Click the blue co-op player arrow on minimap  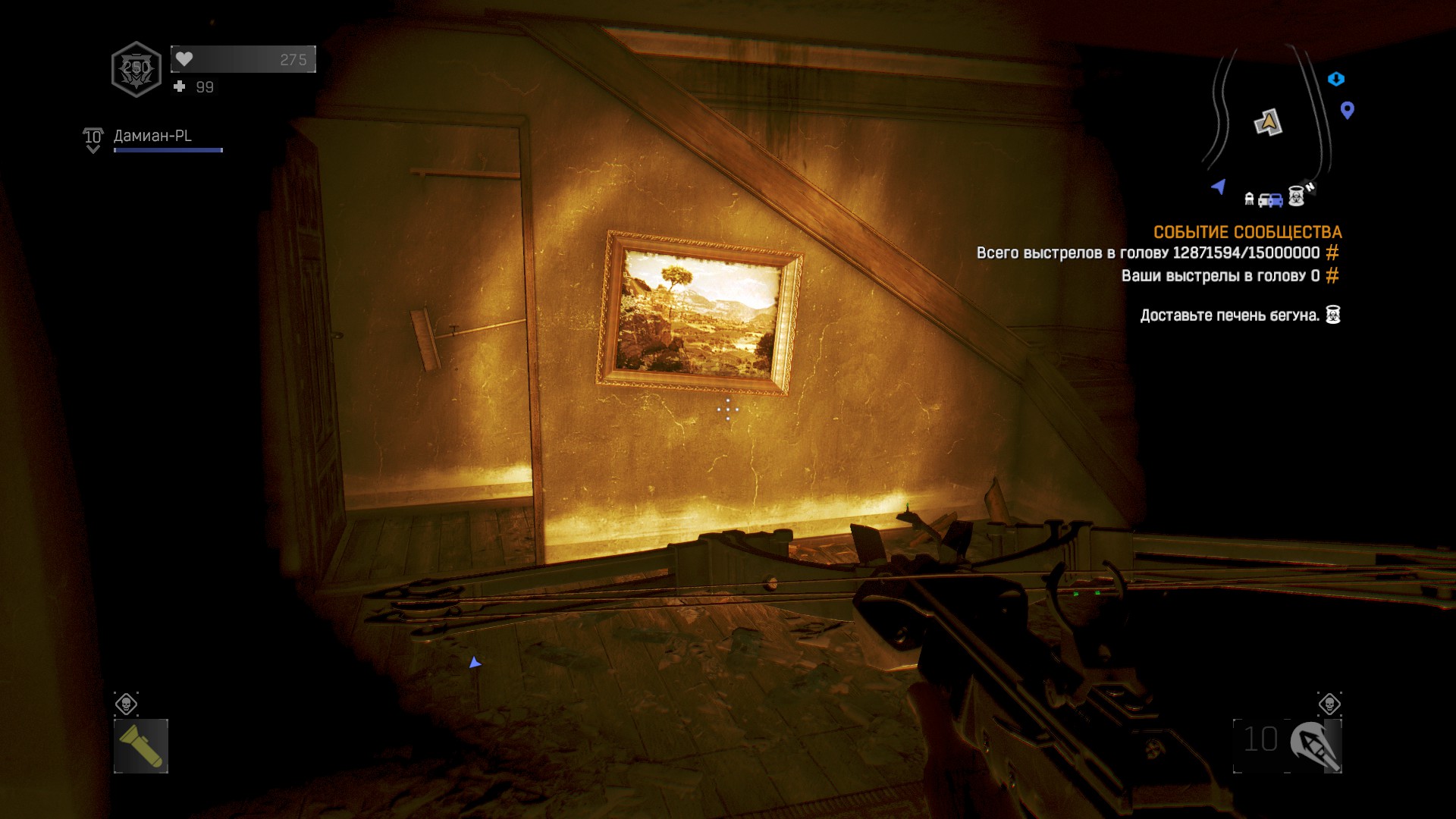click(x=1219, y=187)
